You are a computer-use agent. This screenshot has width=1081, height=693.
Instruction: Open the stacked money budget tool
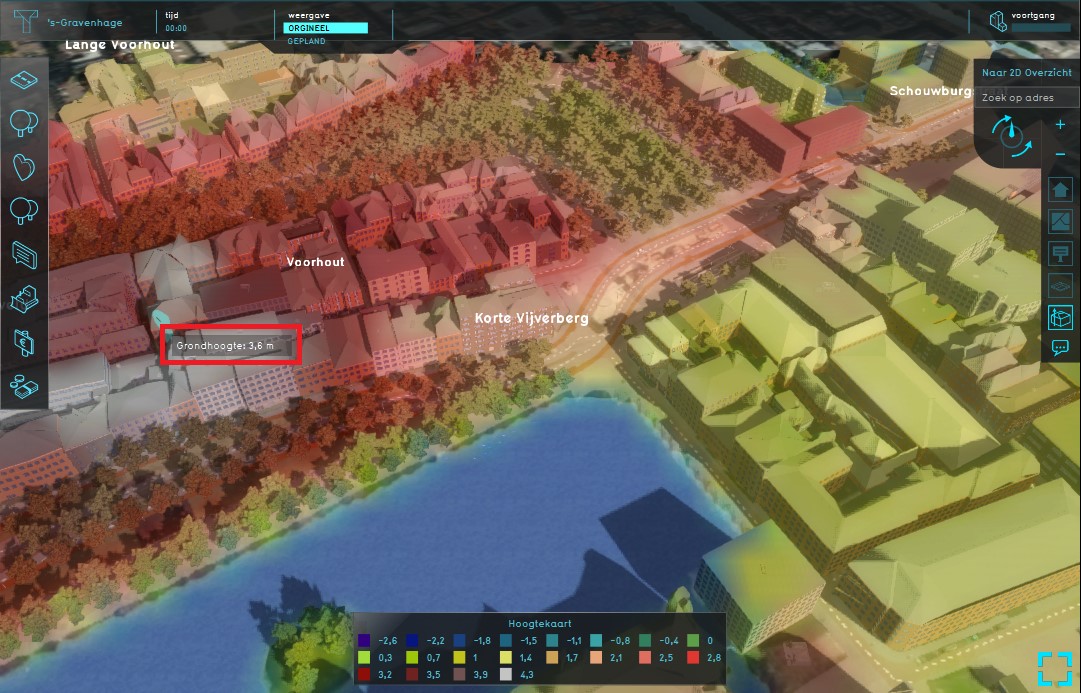pyautogui.click(x=24, y=385)
